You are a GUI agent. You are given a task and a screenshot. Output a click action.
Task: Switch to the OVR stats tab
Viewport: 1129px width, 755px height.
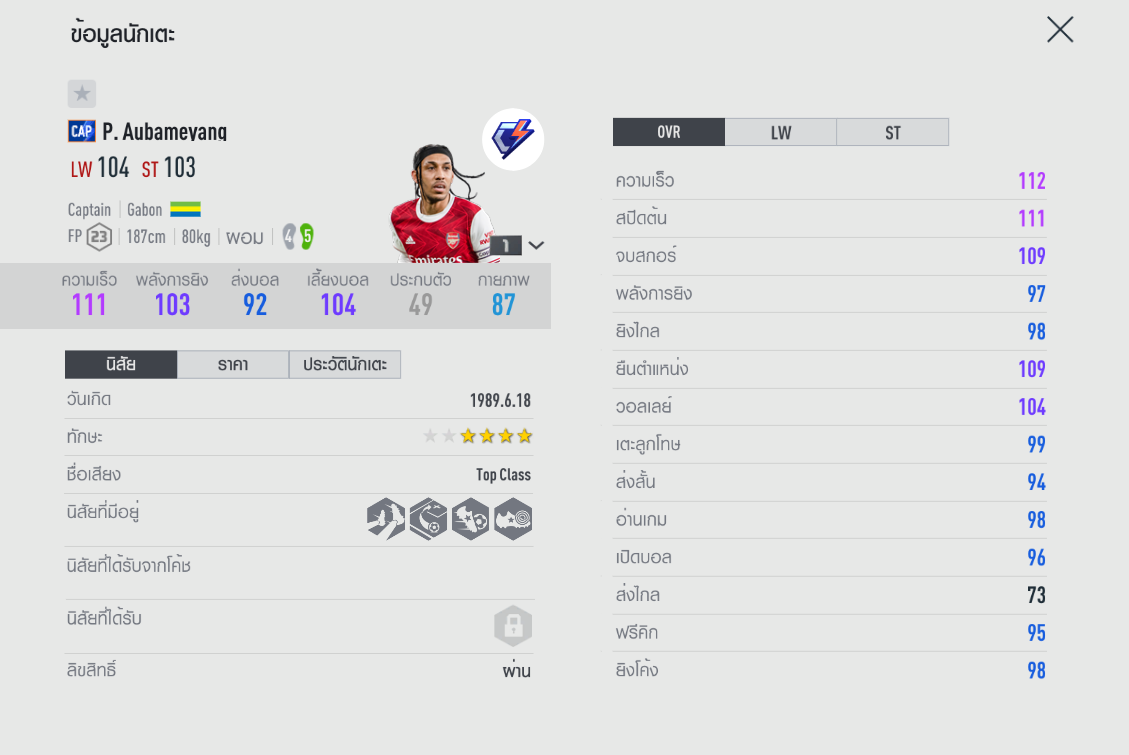click(669, 132)
